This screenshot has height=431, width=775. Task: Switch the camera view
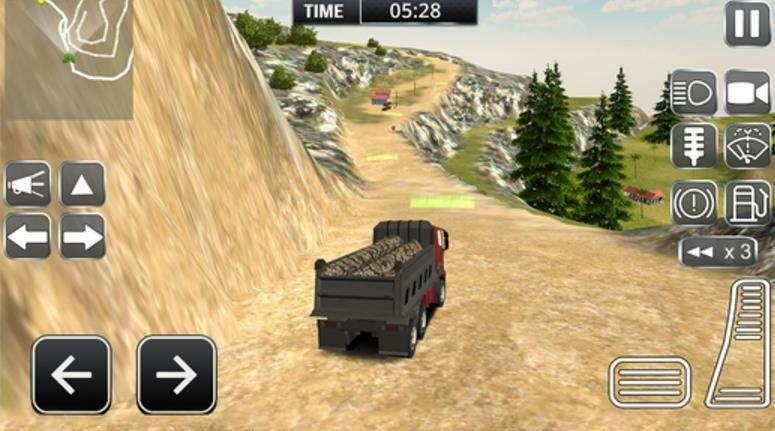(x=747, y=93)
